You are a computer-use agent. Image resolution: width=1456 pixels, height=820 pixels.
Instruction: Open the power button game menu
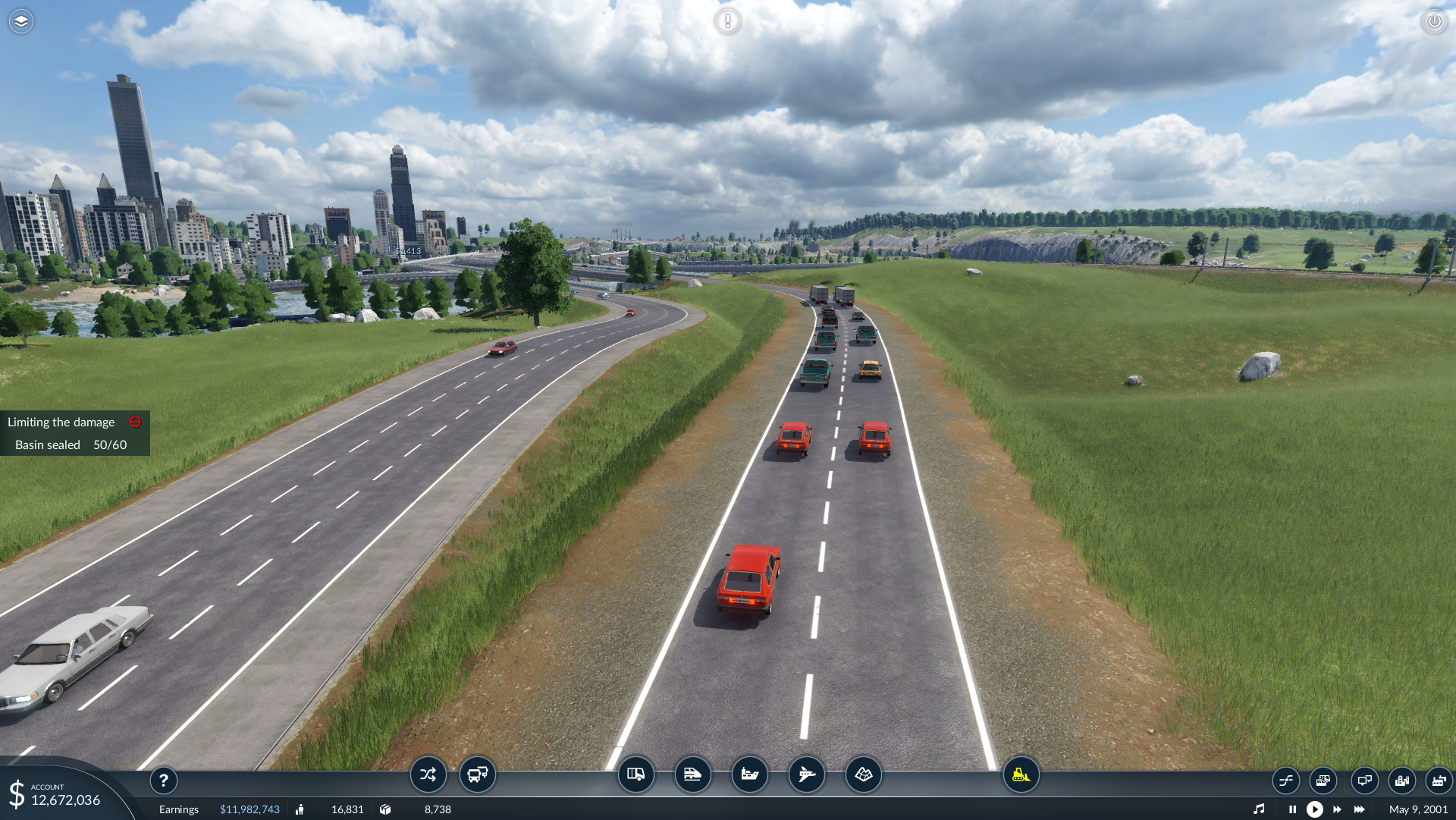coord(1434,21)
